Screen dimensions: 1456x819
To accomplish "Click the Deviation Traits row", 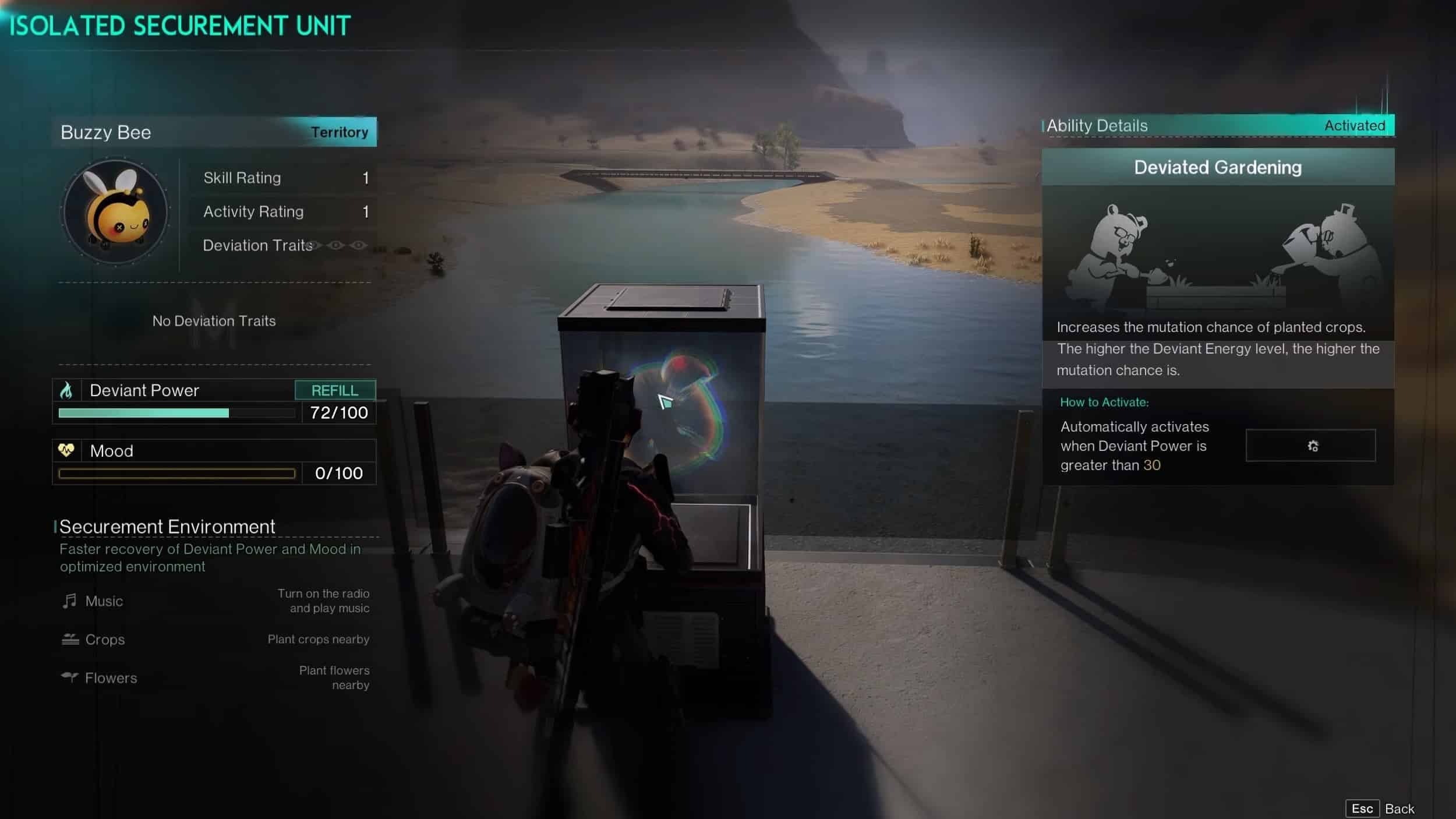I will (284, 245).
